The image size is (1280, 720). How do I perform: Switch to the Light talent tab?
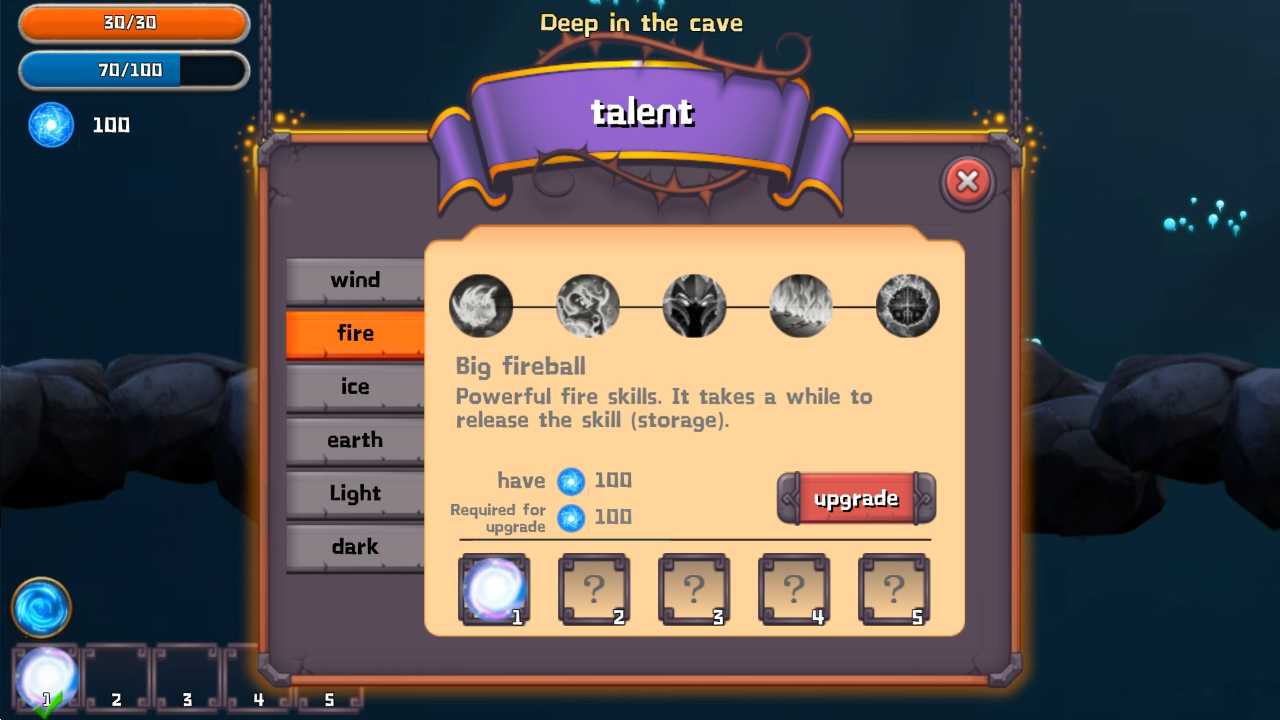[x=355, y=493]
